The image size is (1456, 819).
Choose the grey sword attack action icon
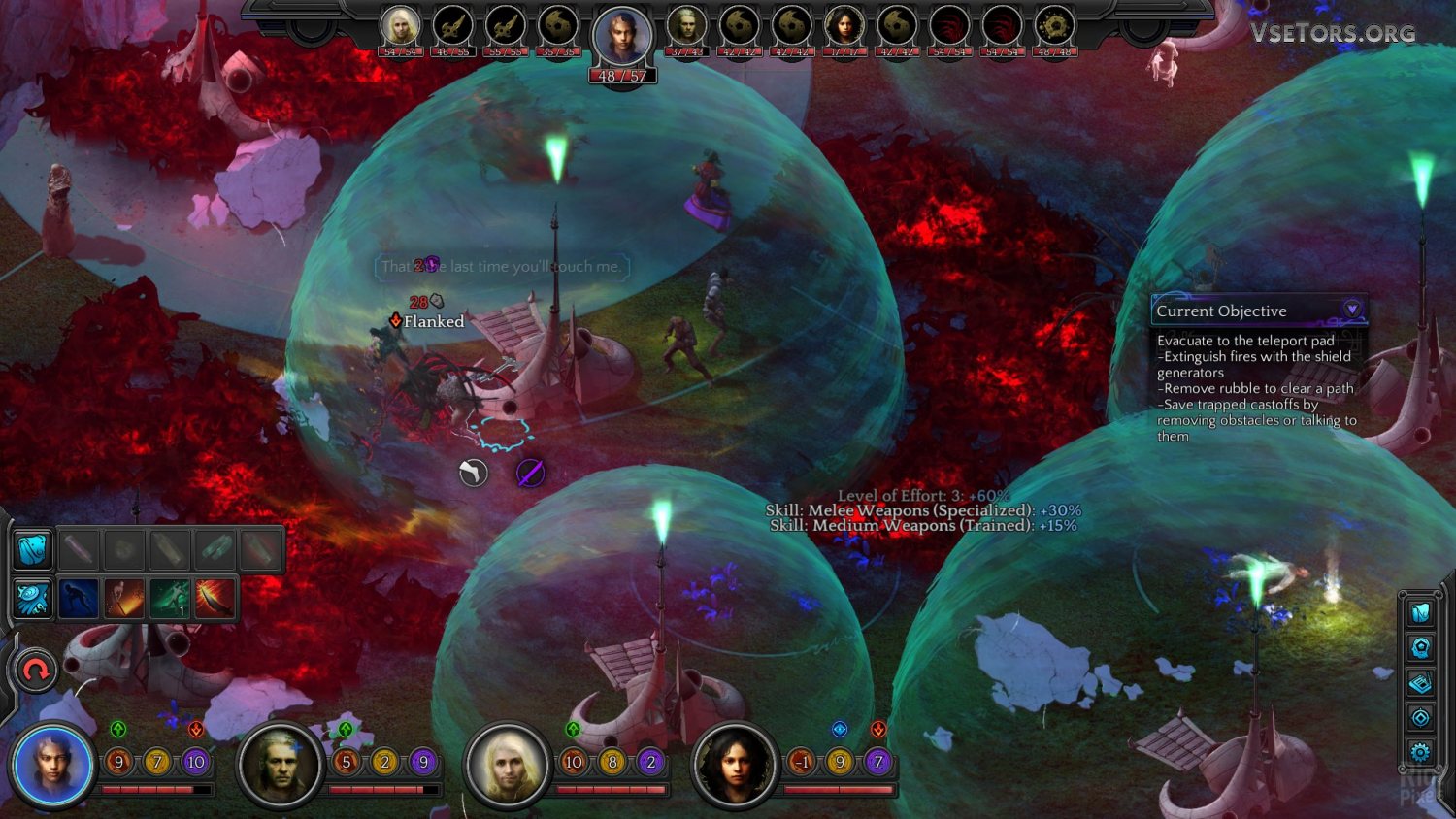tap(473, 473)
